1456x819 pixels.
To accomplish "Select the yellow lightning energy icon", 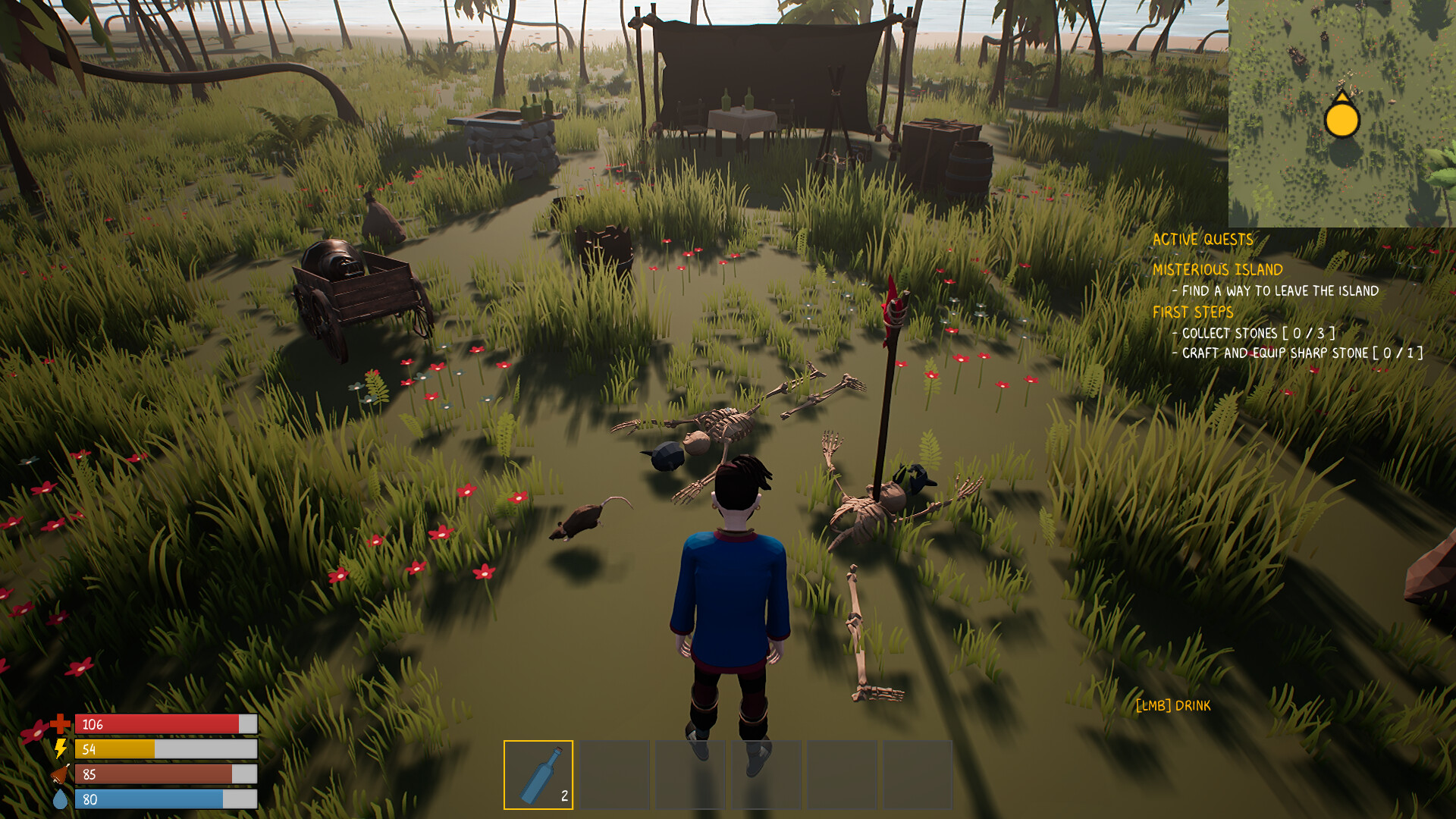I will click(59, 748).
